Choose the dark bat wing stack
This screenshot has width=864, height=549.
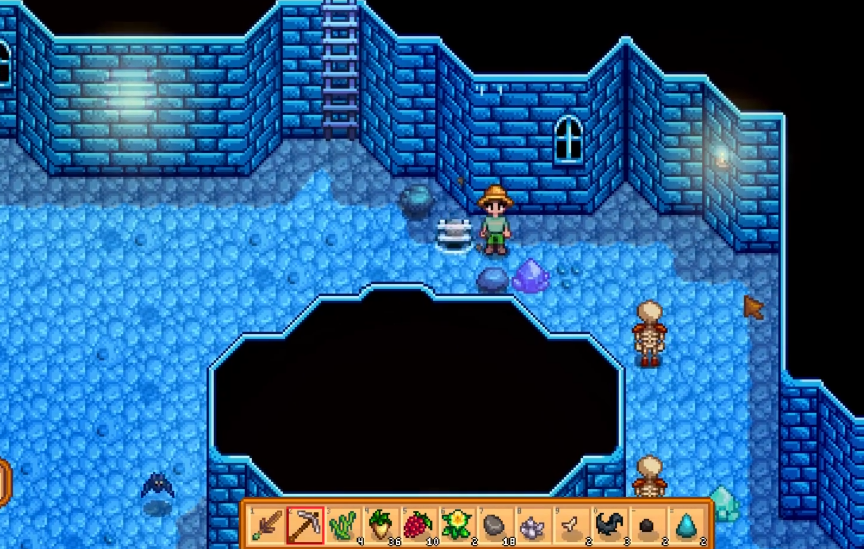608,524
